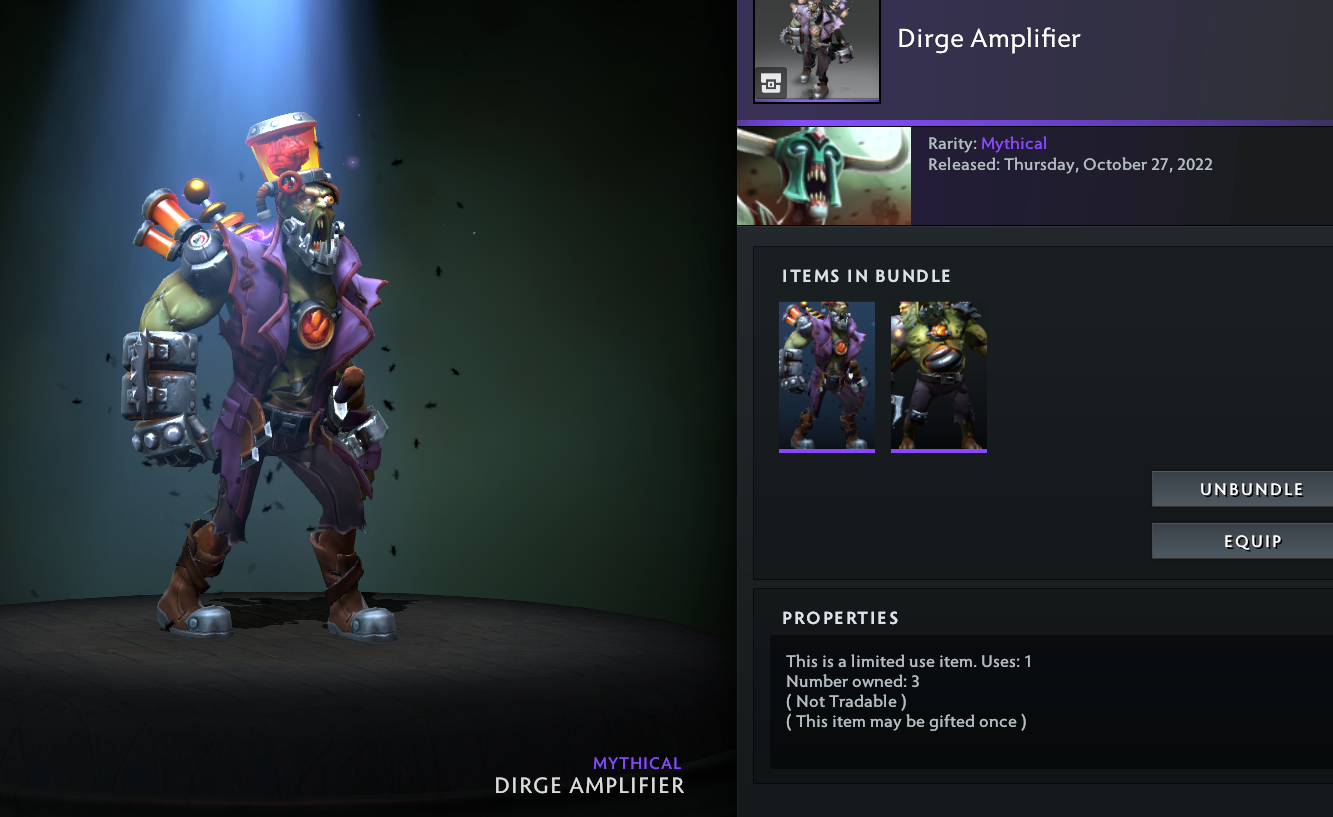This screenshot has height=817, width=1333.
Task: Select the purple-coat Undying bundle item
Action: (827, 376)
